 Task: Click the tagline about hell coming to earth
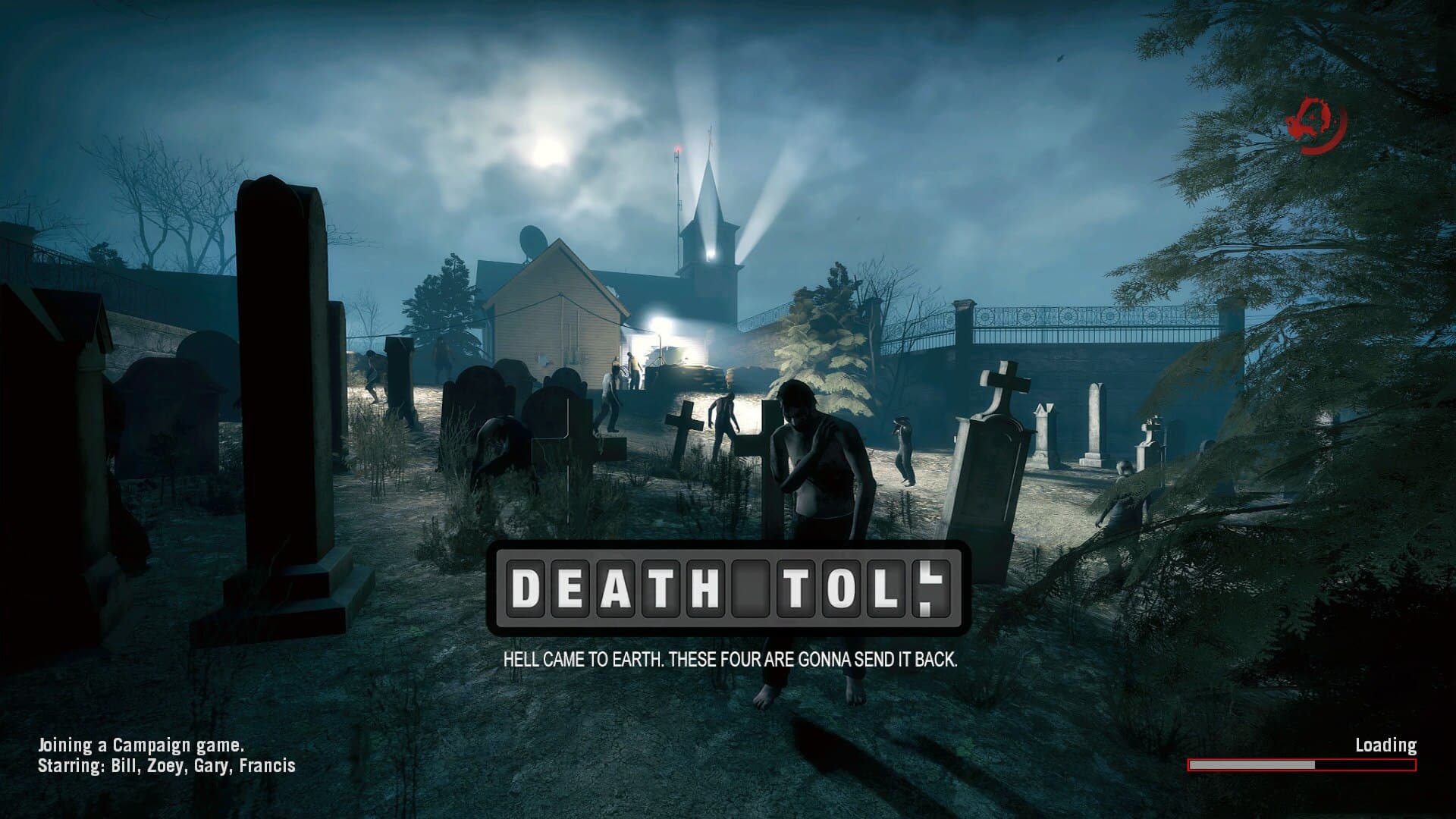click(x=730, y=661)
